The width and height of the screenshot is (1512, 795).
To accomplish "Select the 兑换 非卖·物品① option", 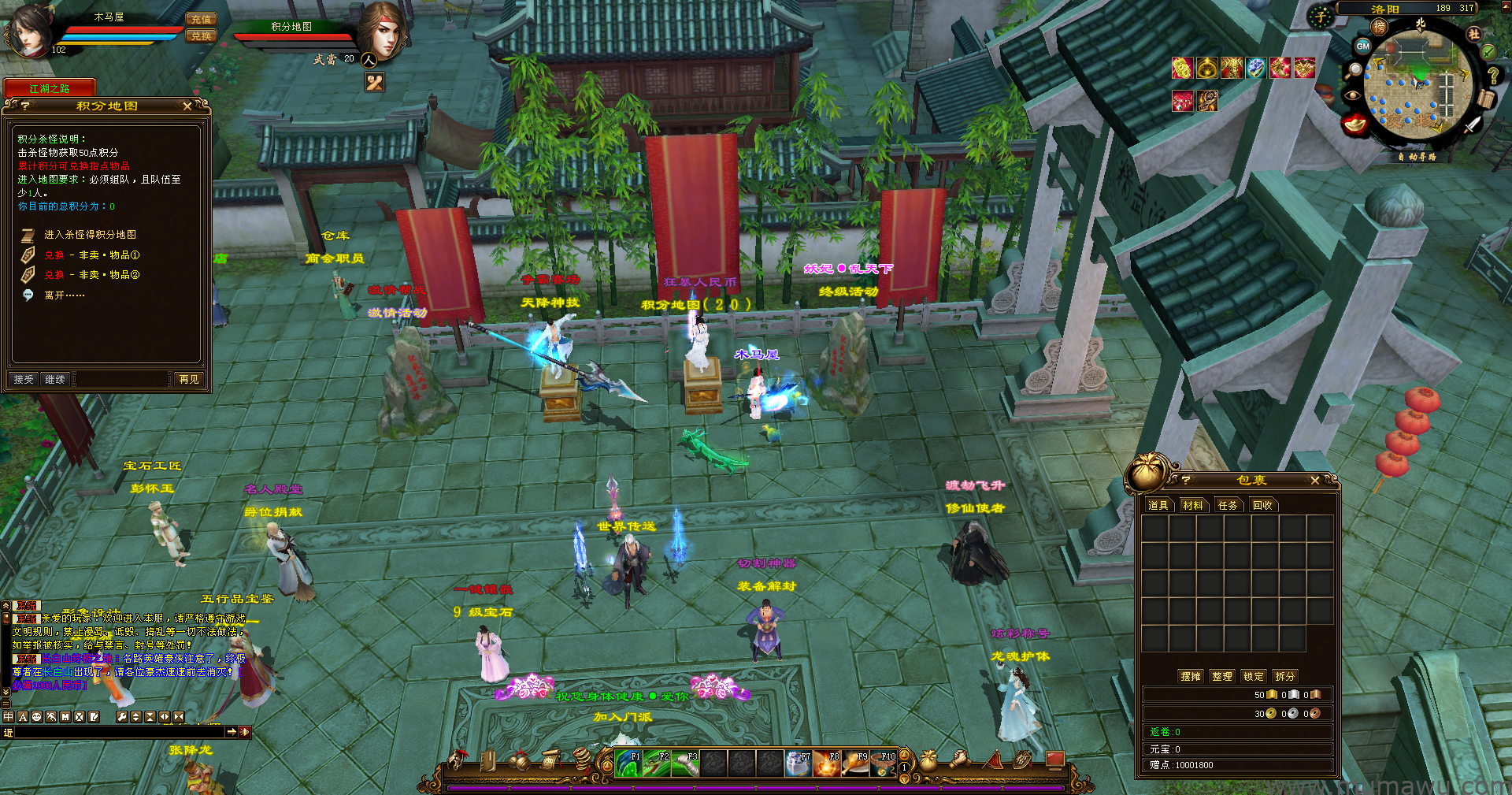I will (91, 255).
